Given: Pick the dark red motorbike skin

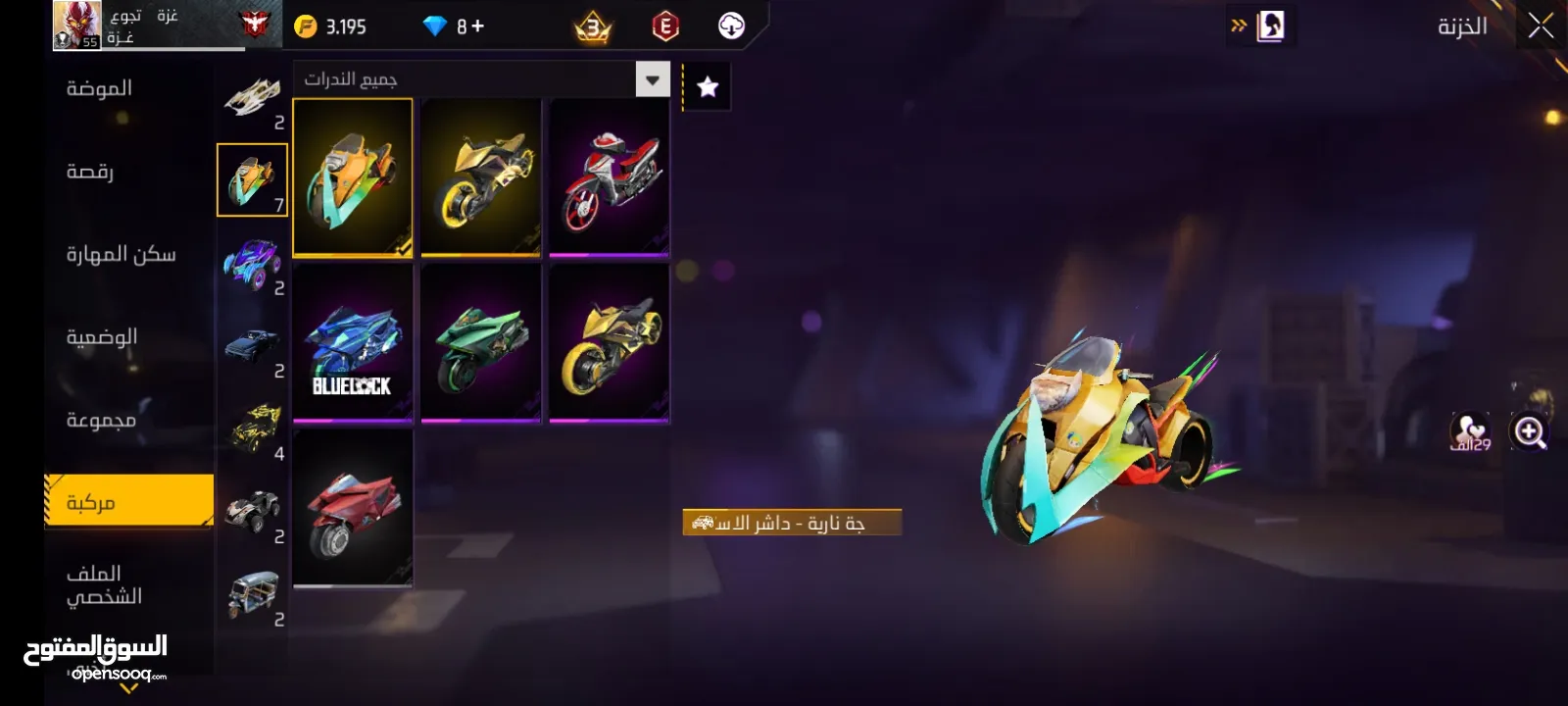Looking at the screenshot, I should pyautogui.click(x=353, y=508).
